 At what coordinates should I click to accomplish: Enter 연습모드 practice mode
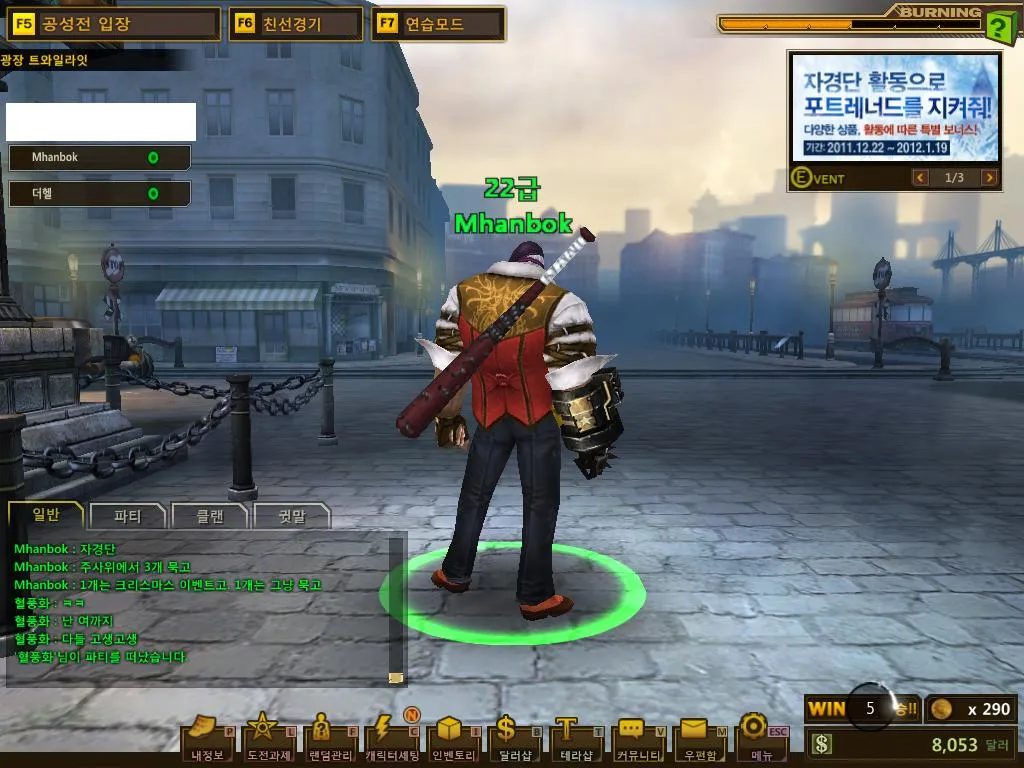click(x=437, y=24)
